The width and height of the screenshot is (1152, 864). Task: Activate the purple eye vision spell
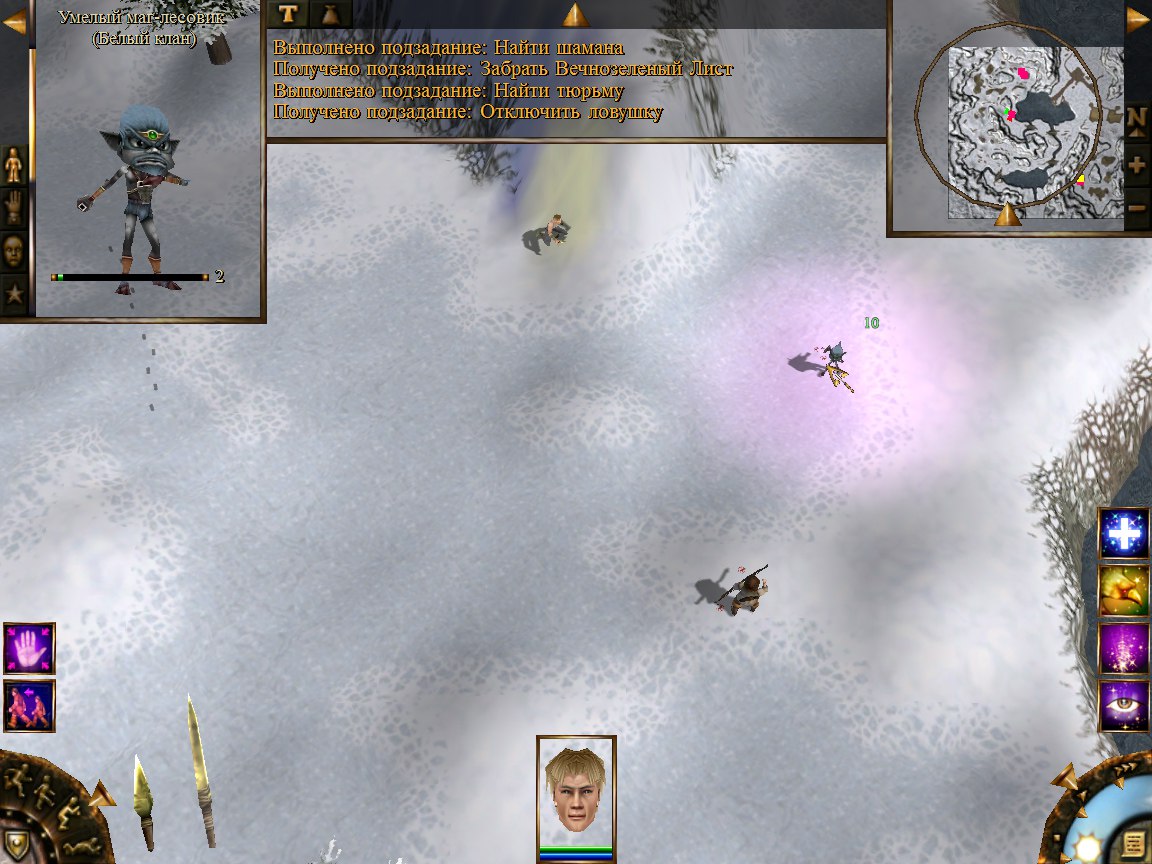1124,705
